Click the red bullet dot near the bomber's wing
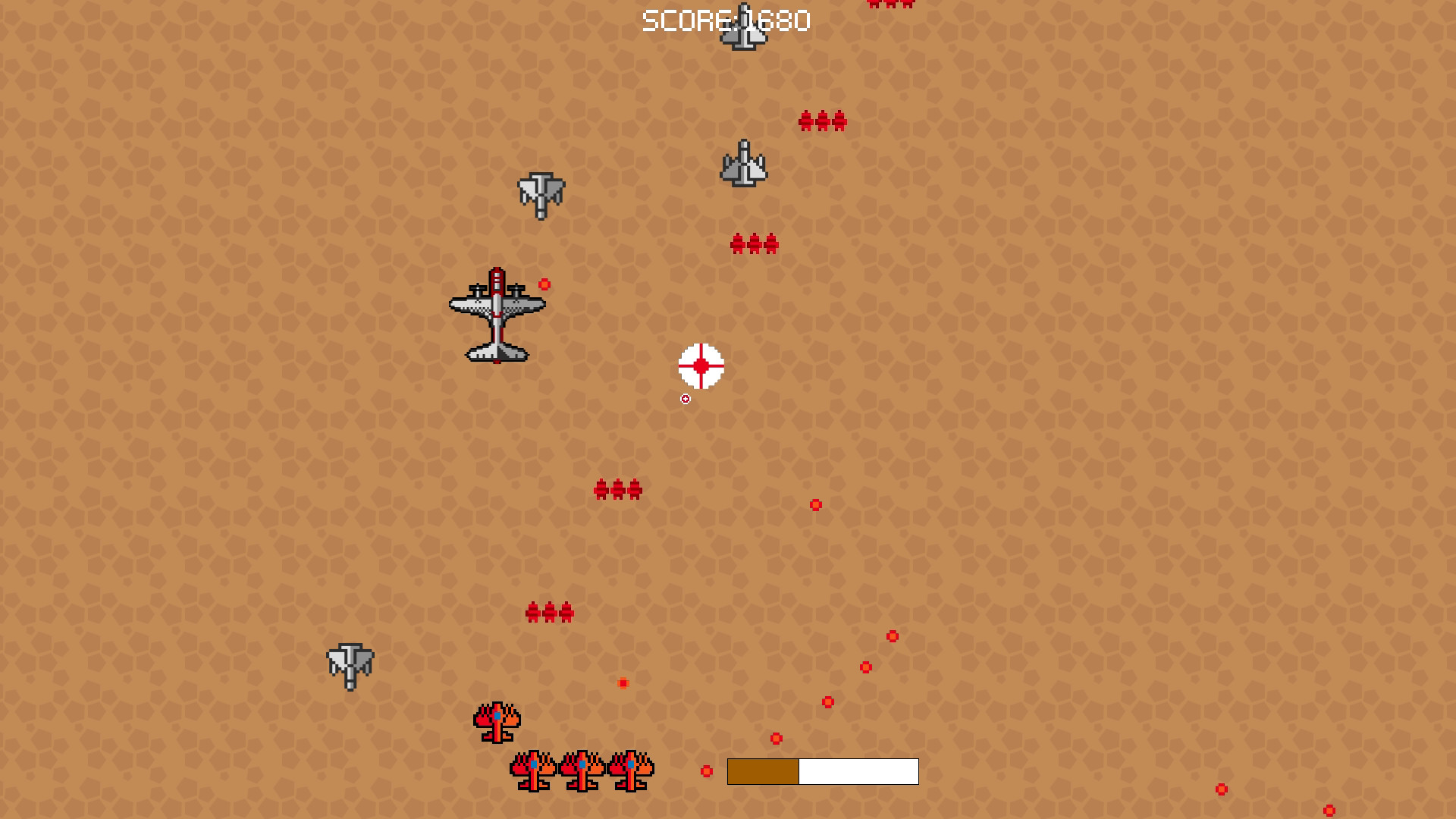This screenshot has height=819, width=1456. tap(544, 284)
